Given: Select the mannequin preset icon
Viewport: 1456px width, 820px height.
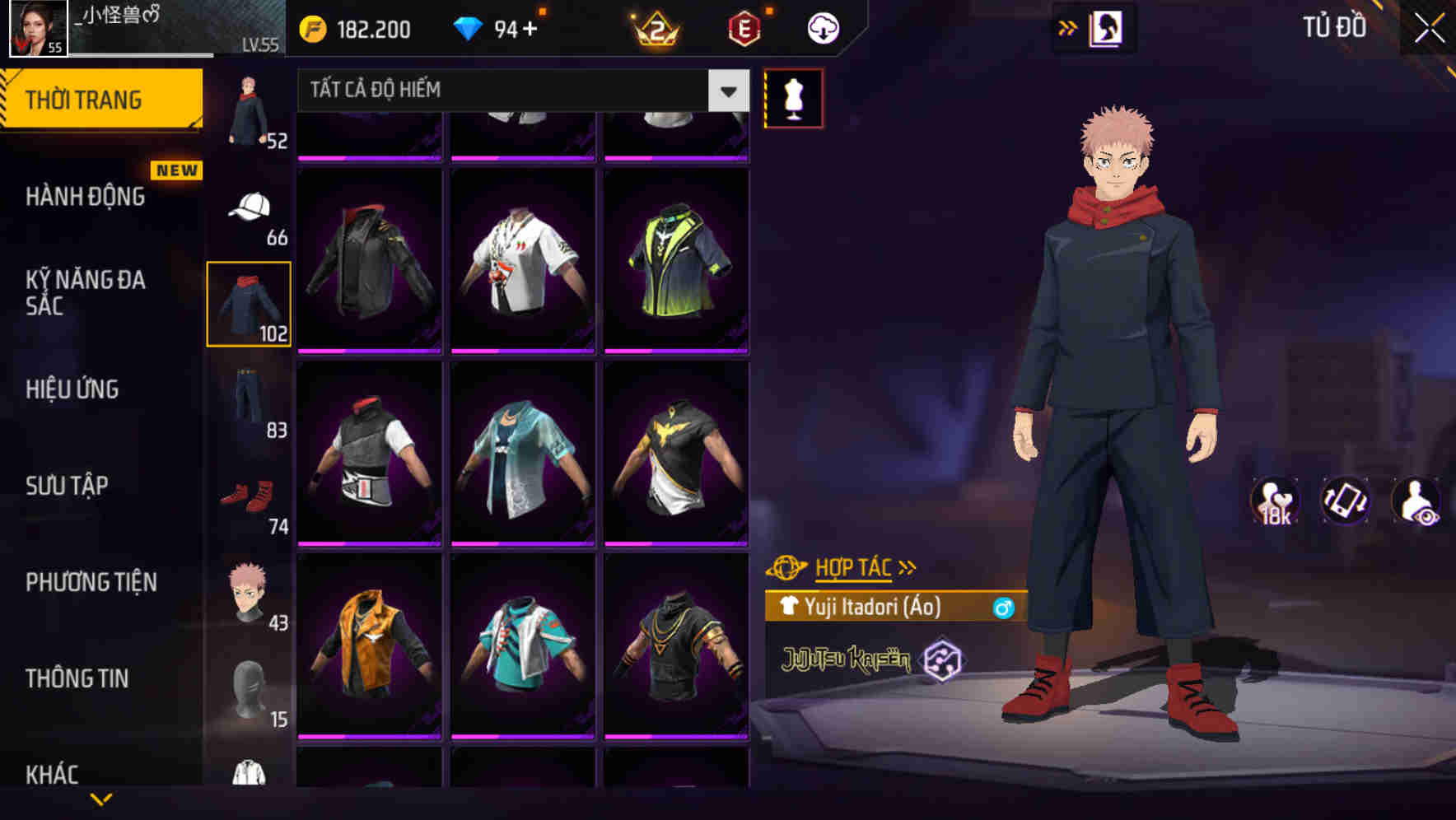Looking at the screenshot, I should pyautogui.click(x=793, y=96).
